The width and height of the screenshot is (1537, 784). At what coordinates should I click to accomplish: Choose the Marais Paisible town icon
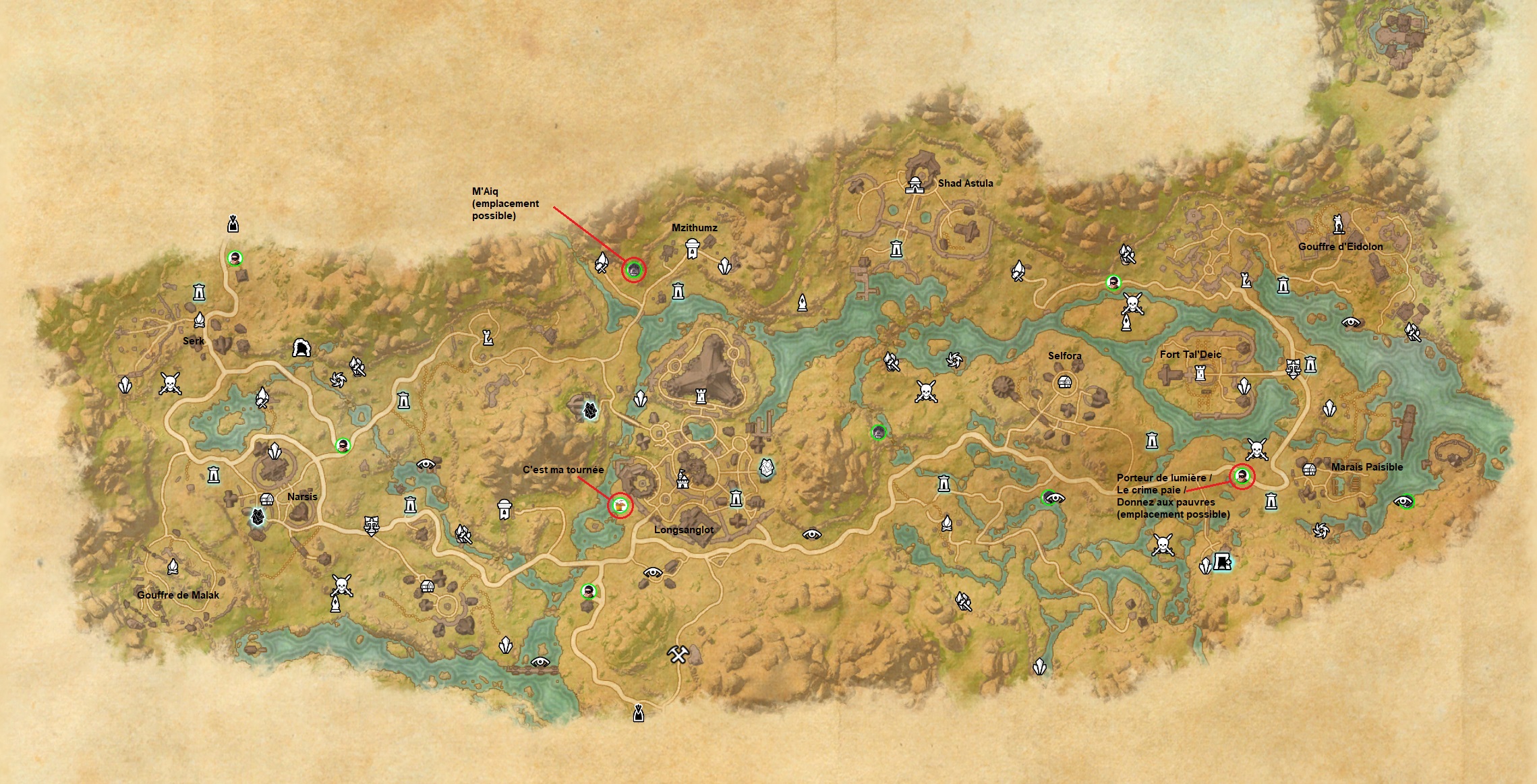pos(1309,469)
